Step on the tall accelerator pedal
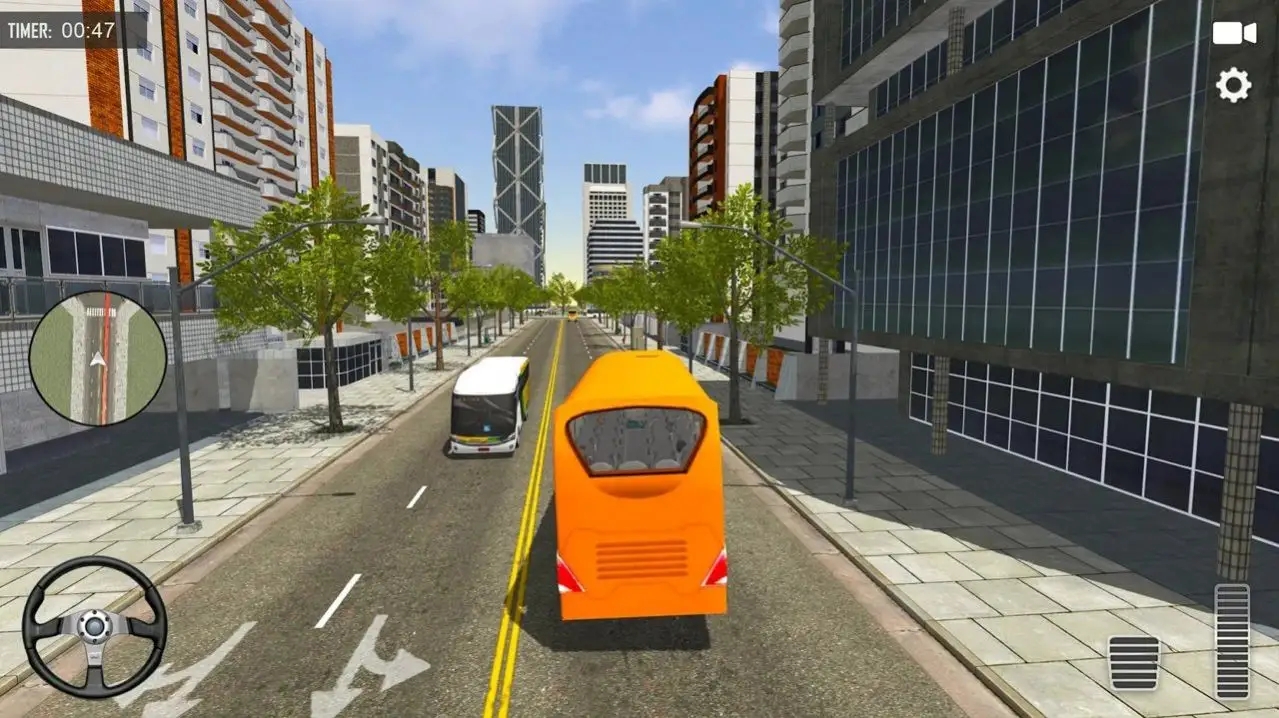Screen dimensions: 1279x718 1232,641
